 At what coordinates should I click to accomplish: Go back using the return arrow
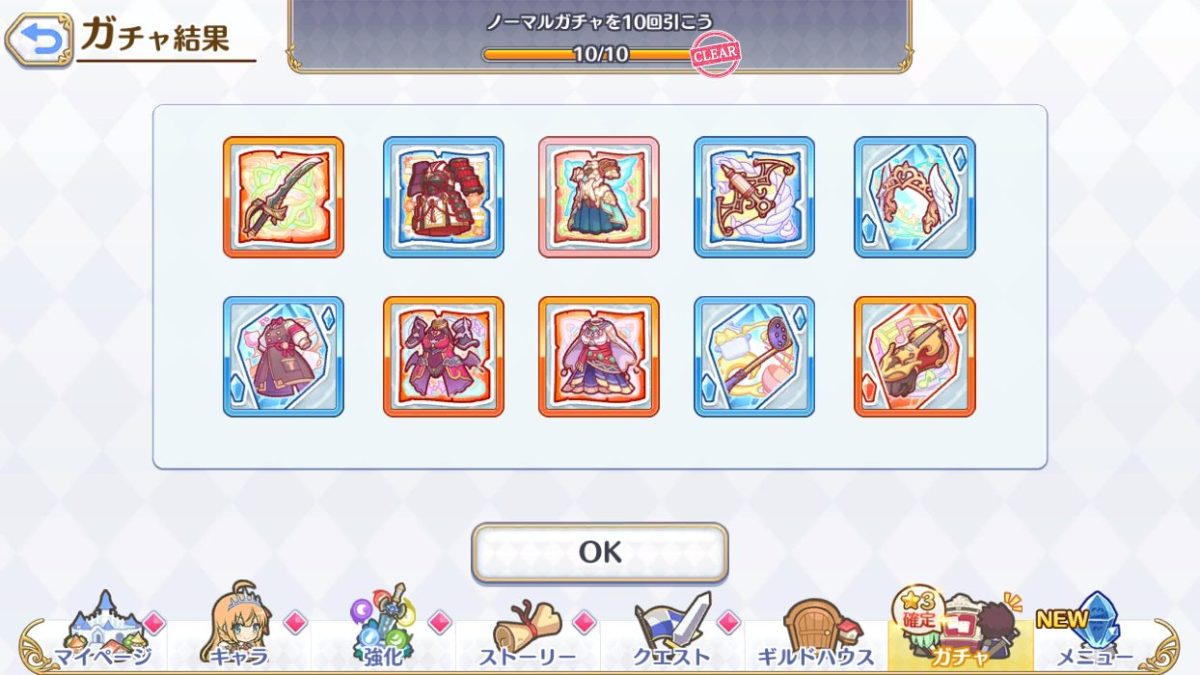39,39
